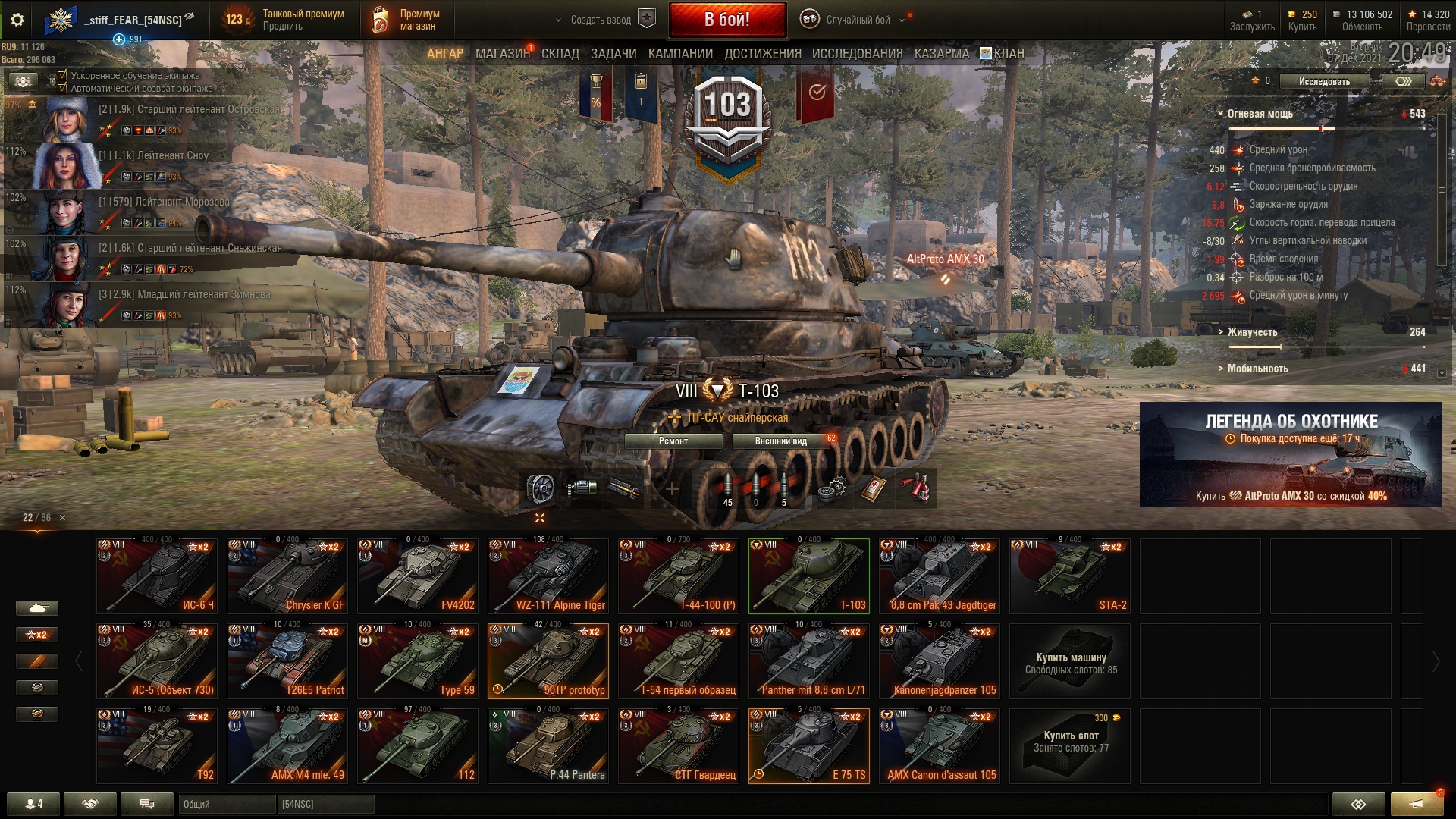1456x819 pixels.
Task: Go to the ИССЛЕДОВАНИЯ tab
Action: [x=857, y=54]
